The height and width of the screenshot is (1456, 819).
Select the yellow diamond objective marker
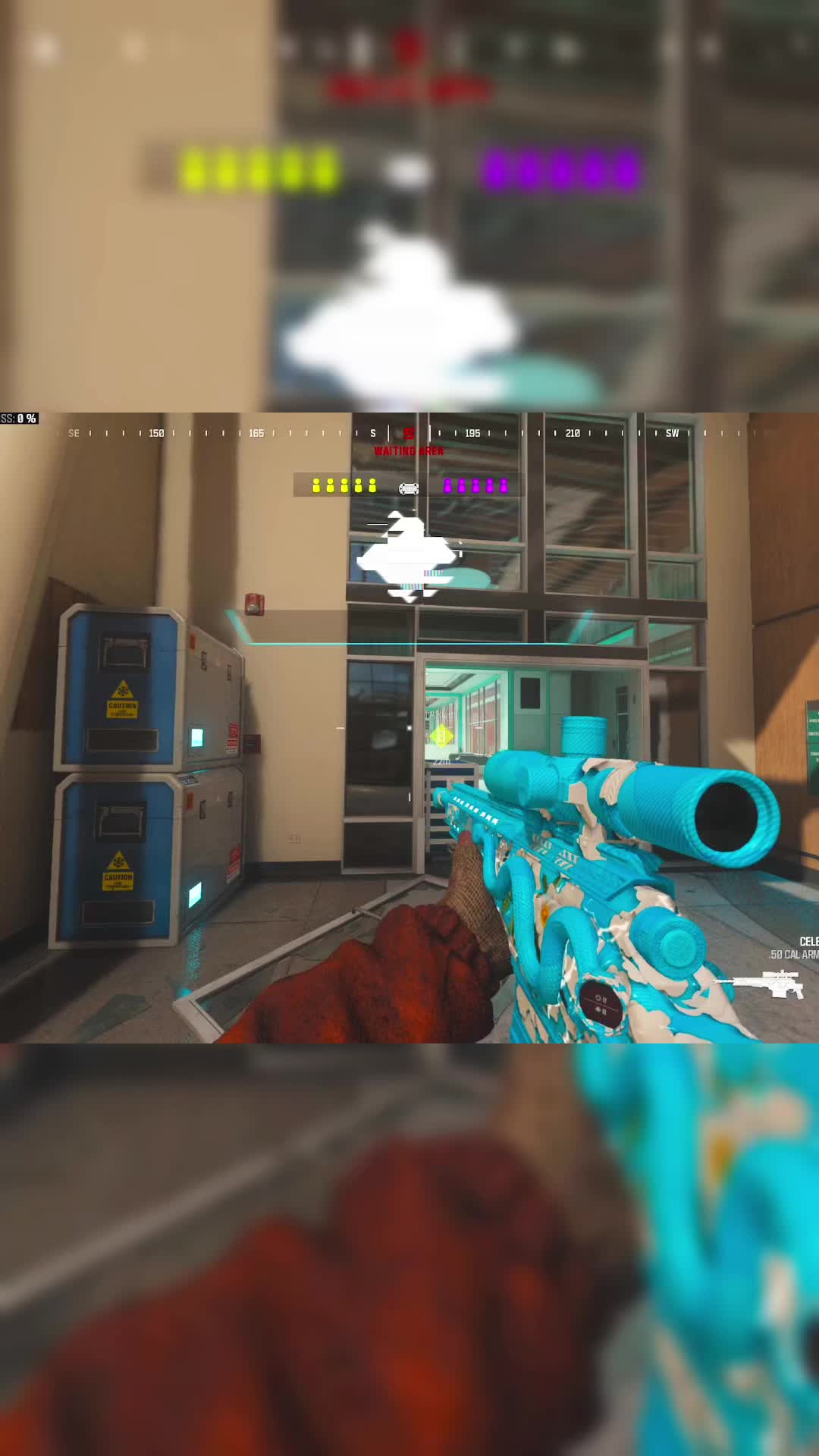click(441, 735)
